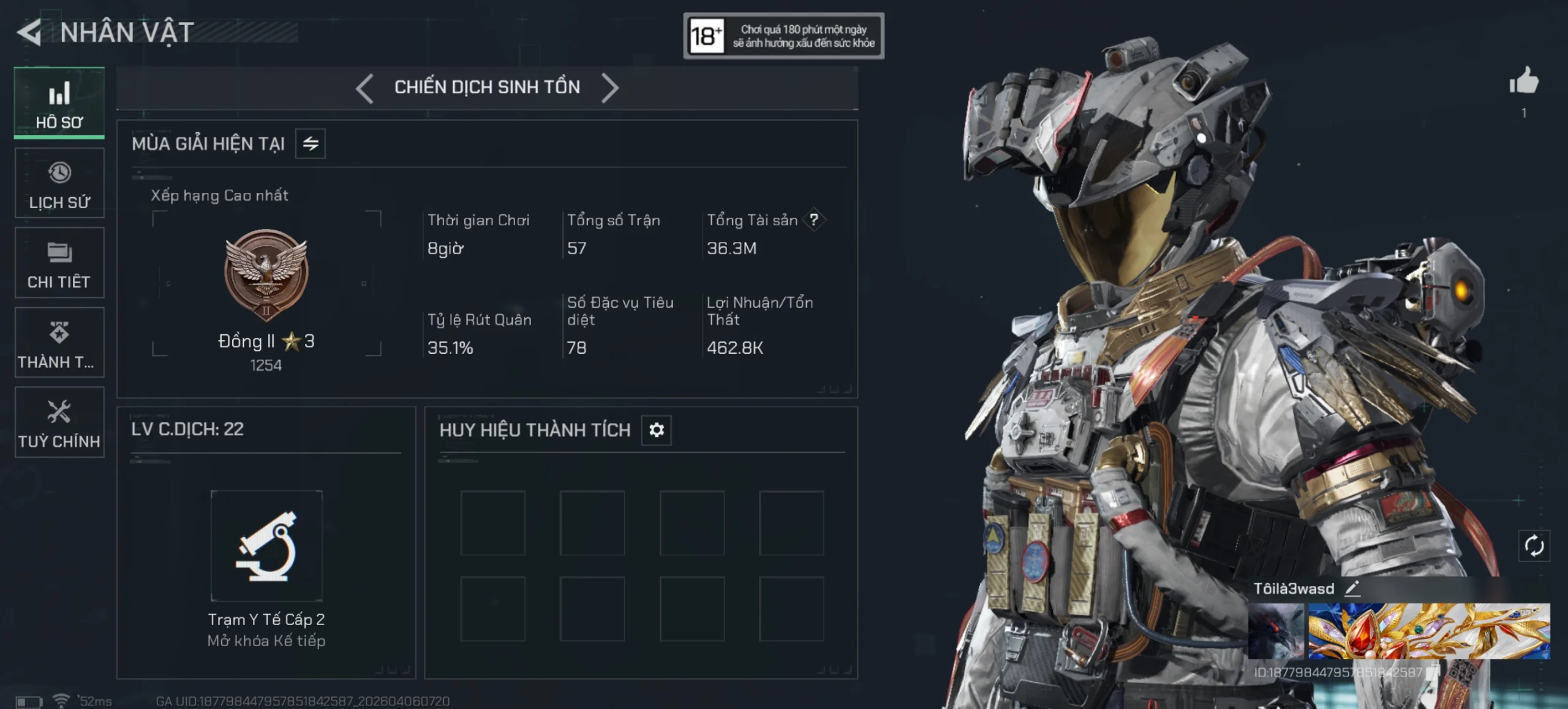Image resolution: width=1568 pixels, height=709 pixels.
Task: Open the Huy Hiệu Thành Tích gear settings
Action: (x=655, y=430)
